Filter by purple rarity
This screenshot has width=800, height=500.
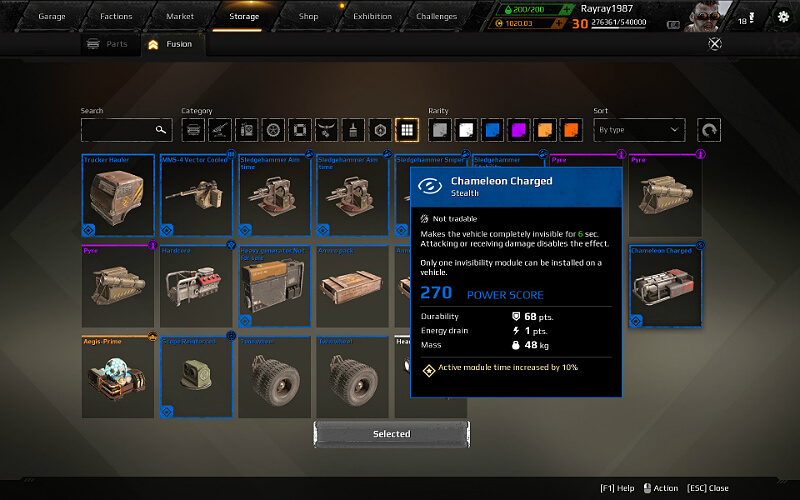(x=518, y=130)
